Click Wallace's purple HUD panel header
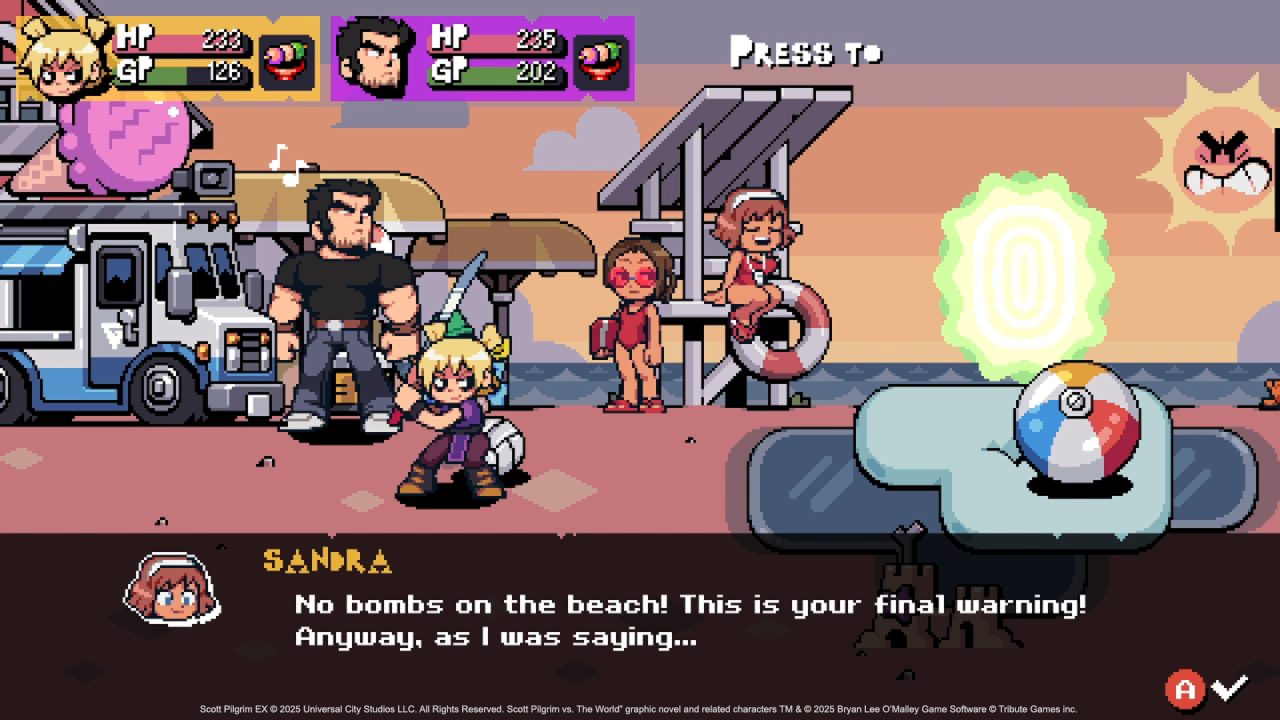 (x=480, y=55)
